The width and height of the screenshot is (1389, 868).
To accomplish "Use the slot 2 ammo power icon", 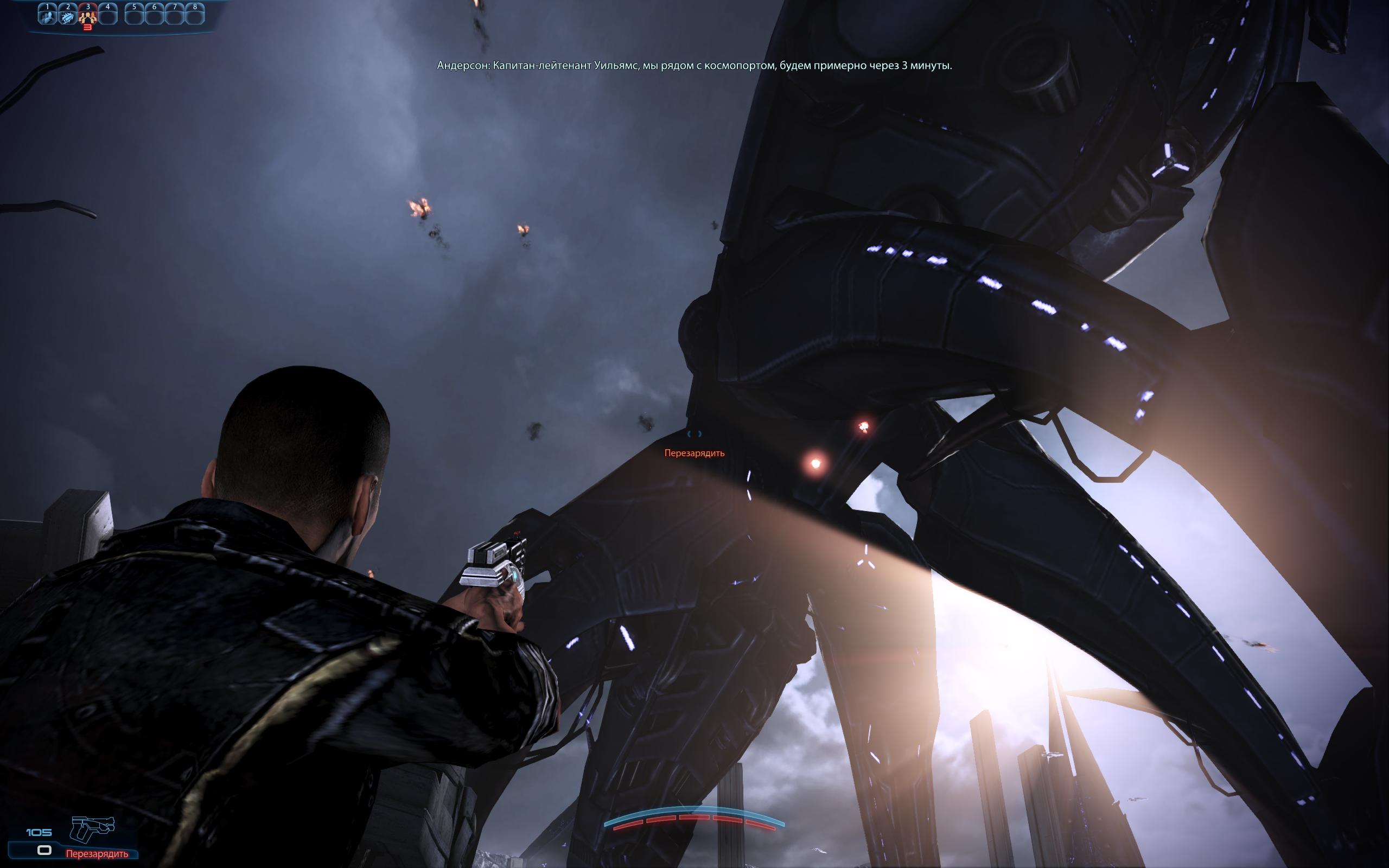I will pyautogui.click(x=68, y=16).
